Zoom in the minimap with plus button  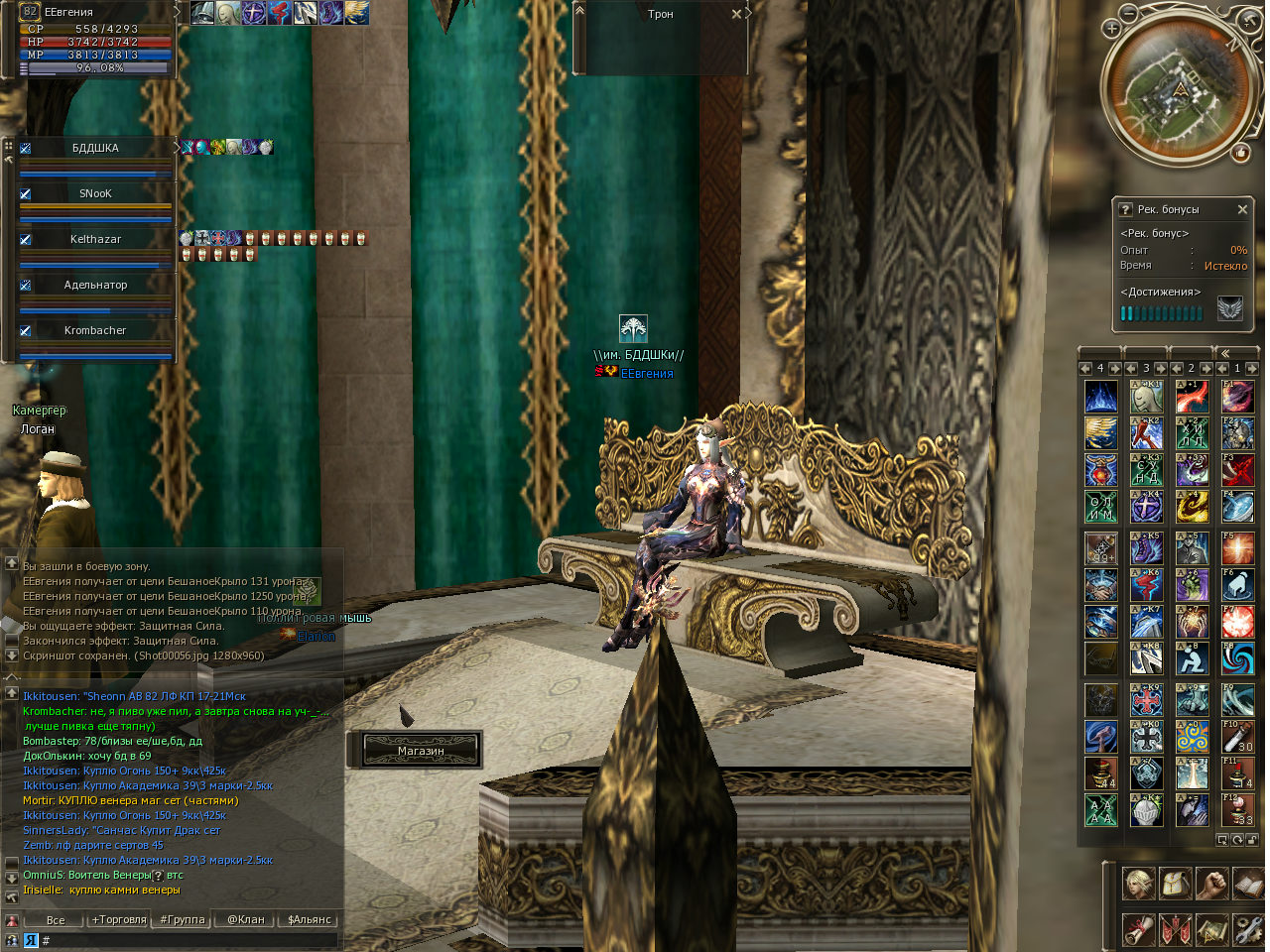point(1111,29)
